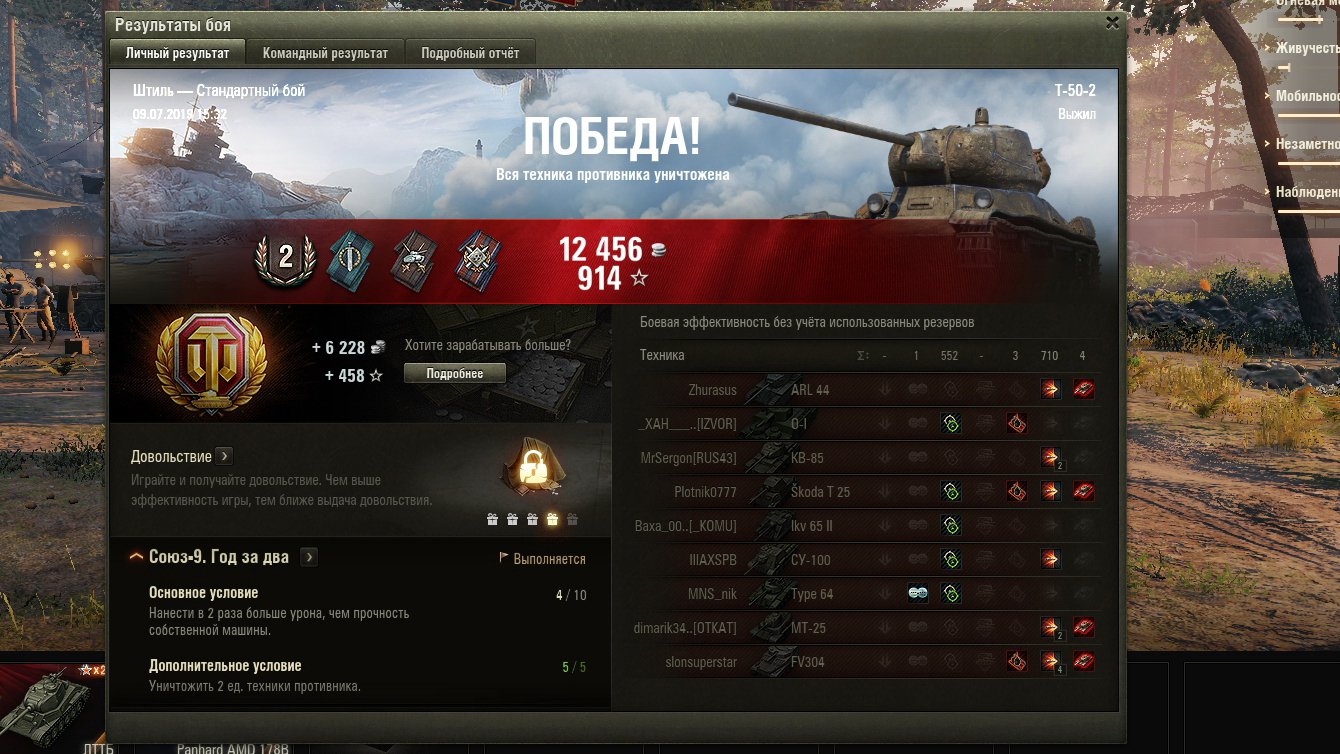Click the rank 2 laurel wreath badge
Image resolution: width=1340 pixels, height=754 pixels.
[286, 258]
